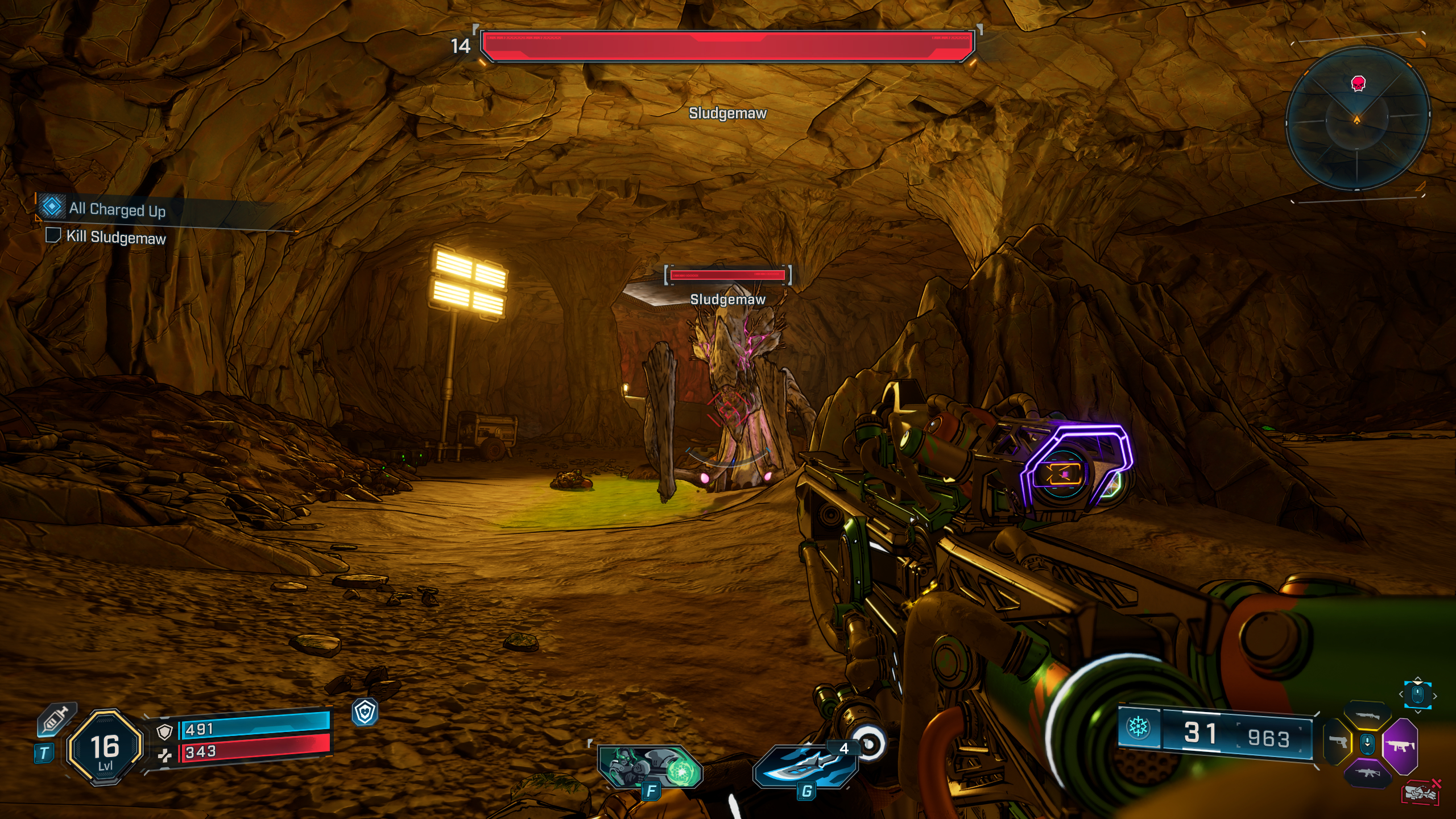1456x819 pixels.
Task: Open the level 16 character badge
Action: tap(105, 747)
